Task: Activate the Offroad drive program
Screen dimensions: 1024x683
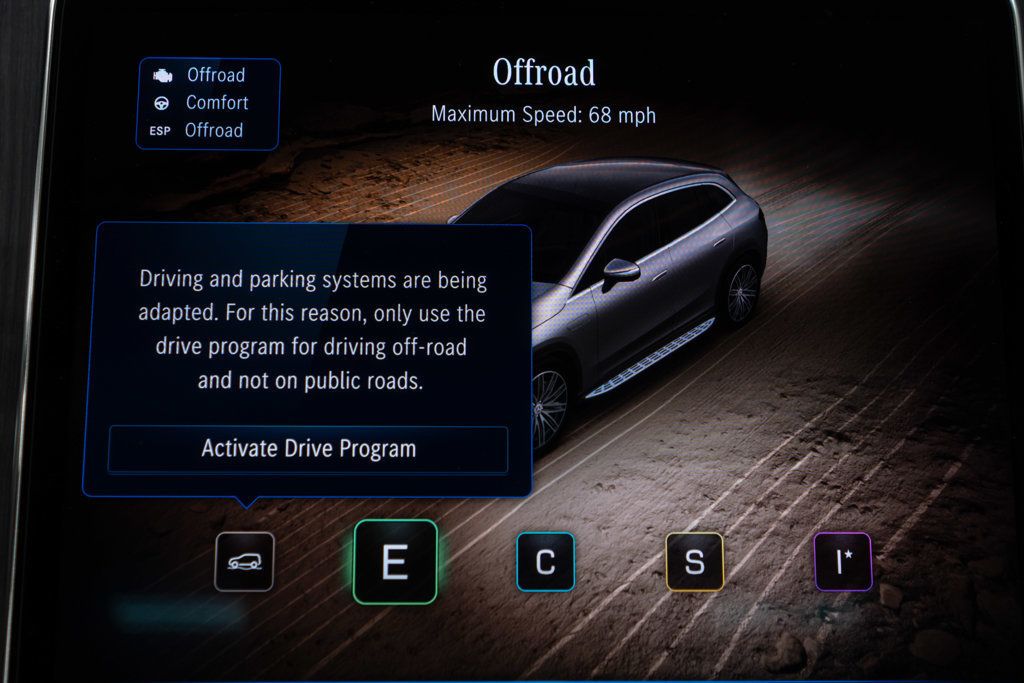Action: (x=308, y=449)
